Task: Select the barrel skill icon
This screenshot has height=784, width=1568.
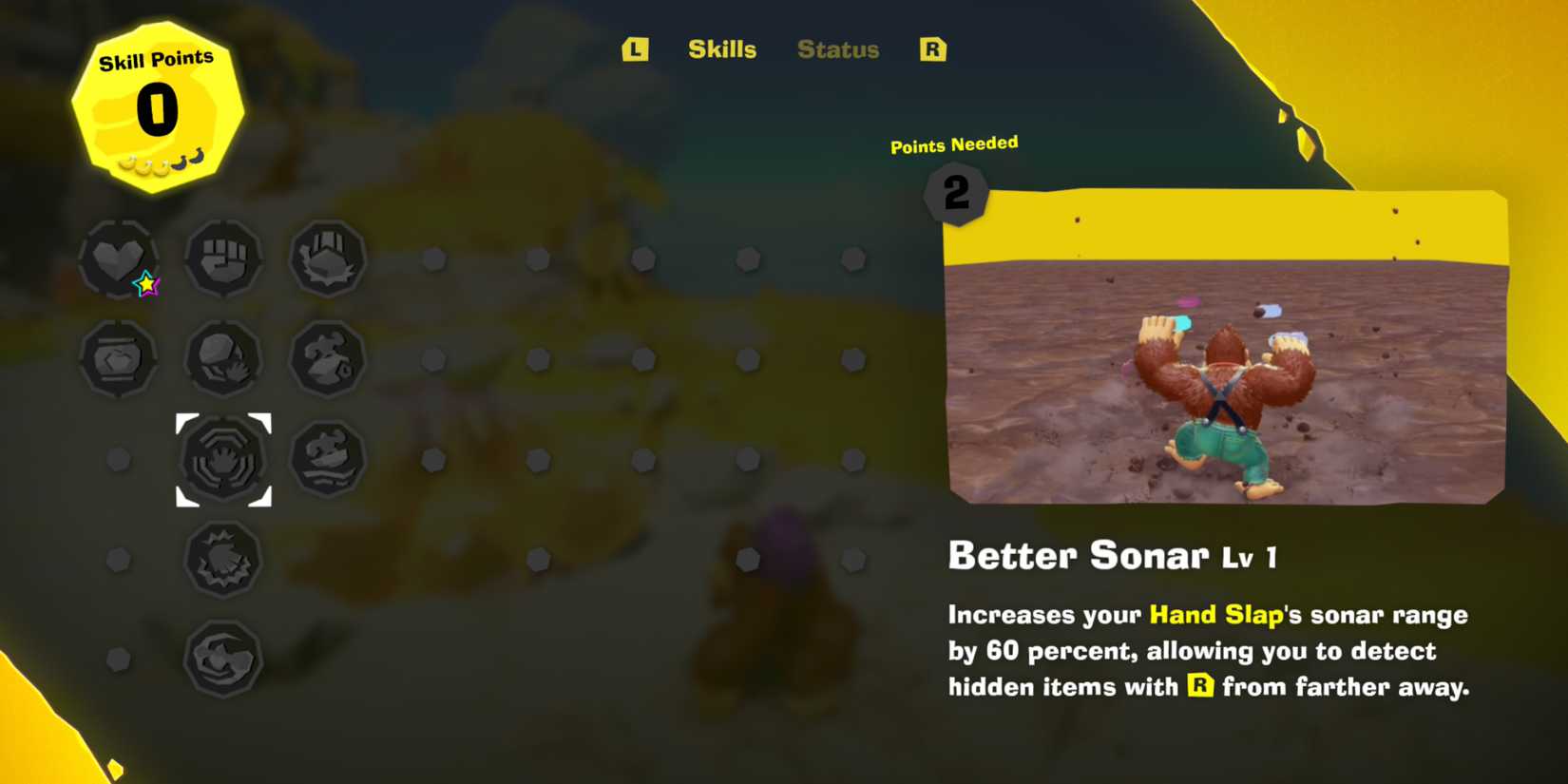Action: point(117,359)
